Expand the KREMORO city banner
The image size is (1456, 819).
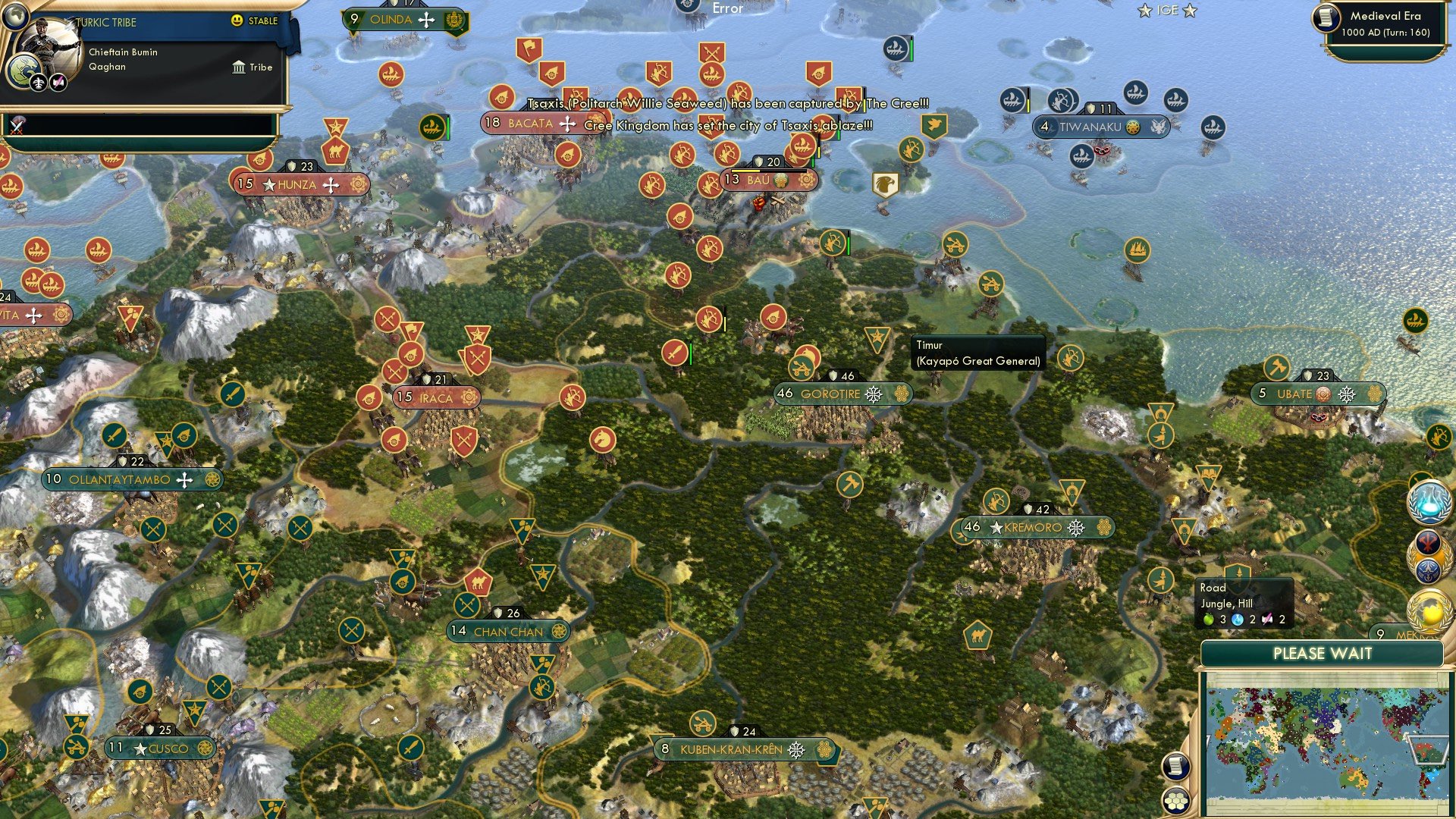click(1034, 526)
